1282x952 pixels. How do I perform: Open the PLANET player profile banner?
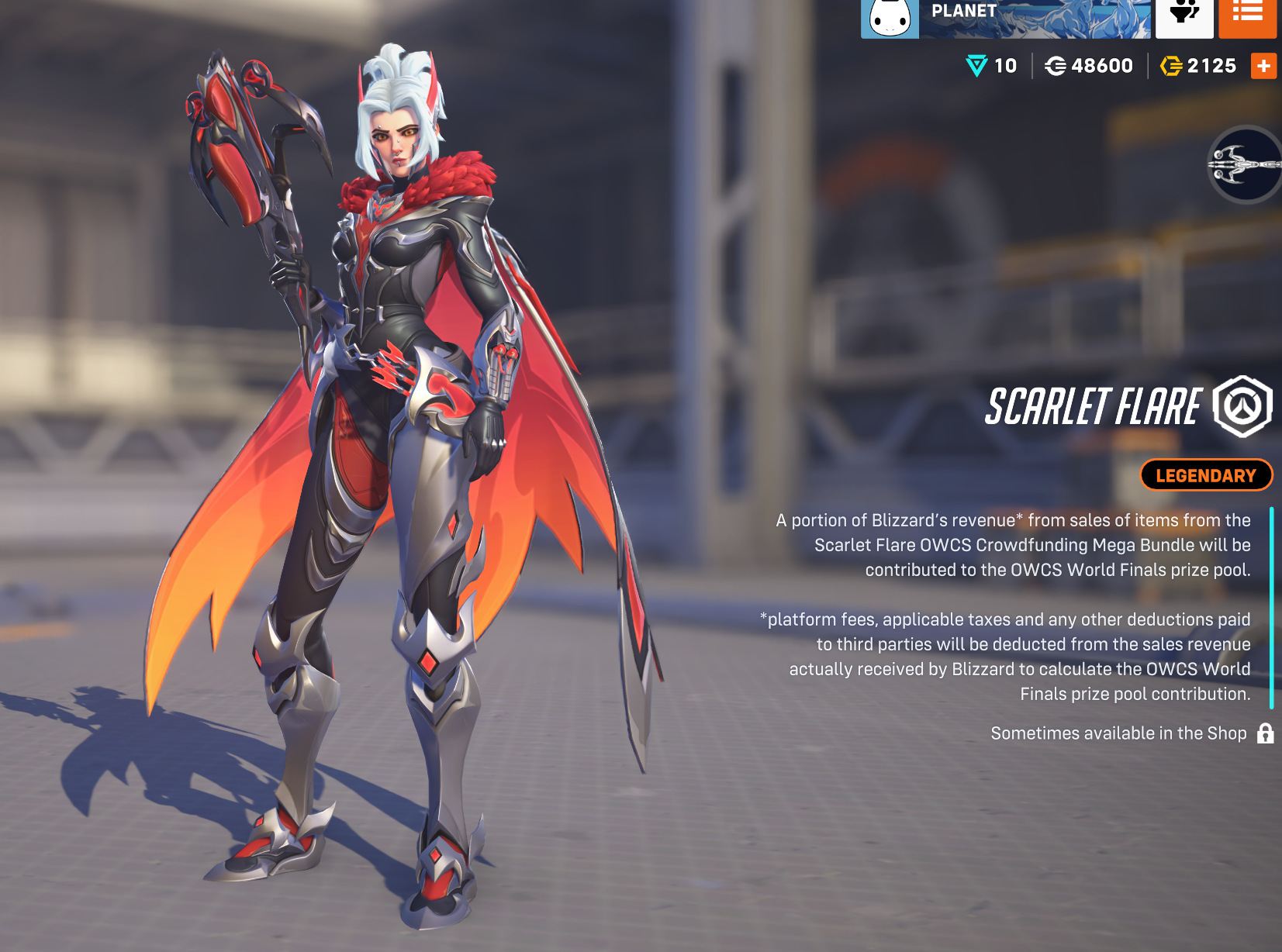(1035, 17)
